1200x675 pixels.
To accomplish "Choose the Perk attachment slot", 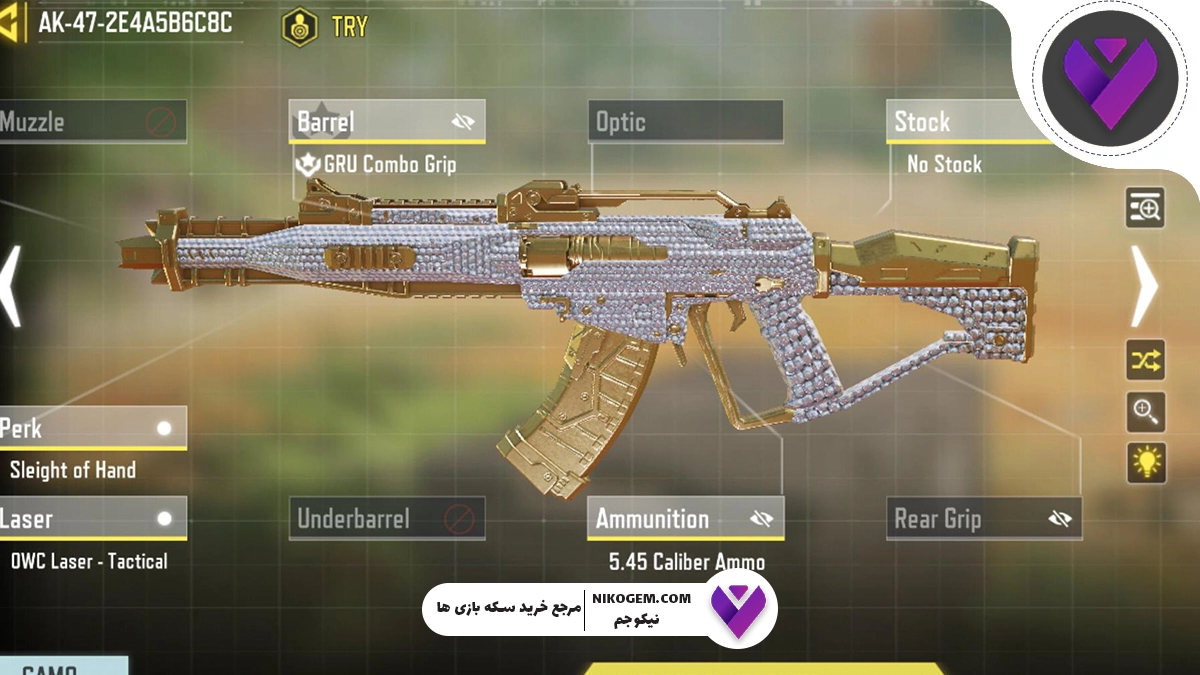I will tap(90, 429).
